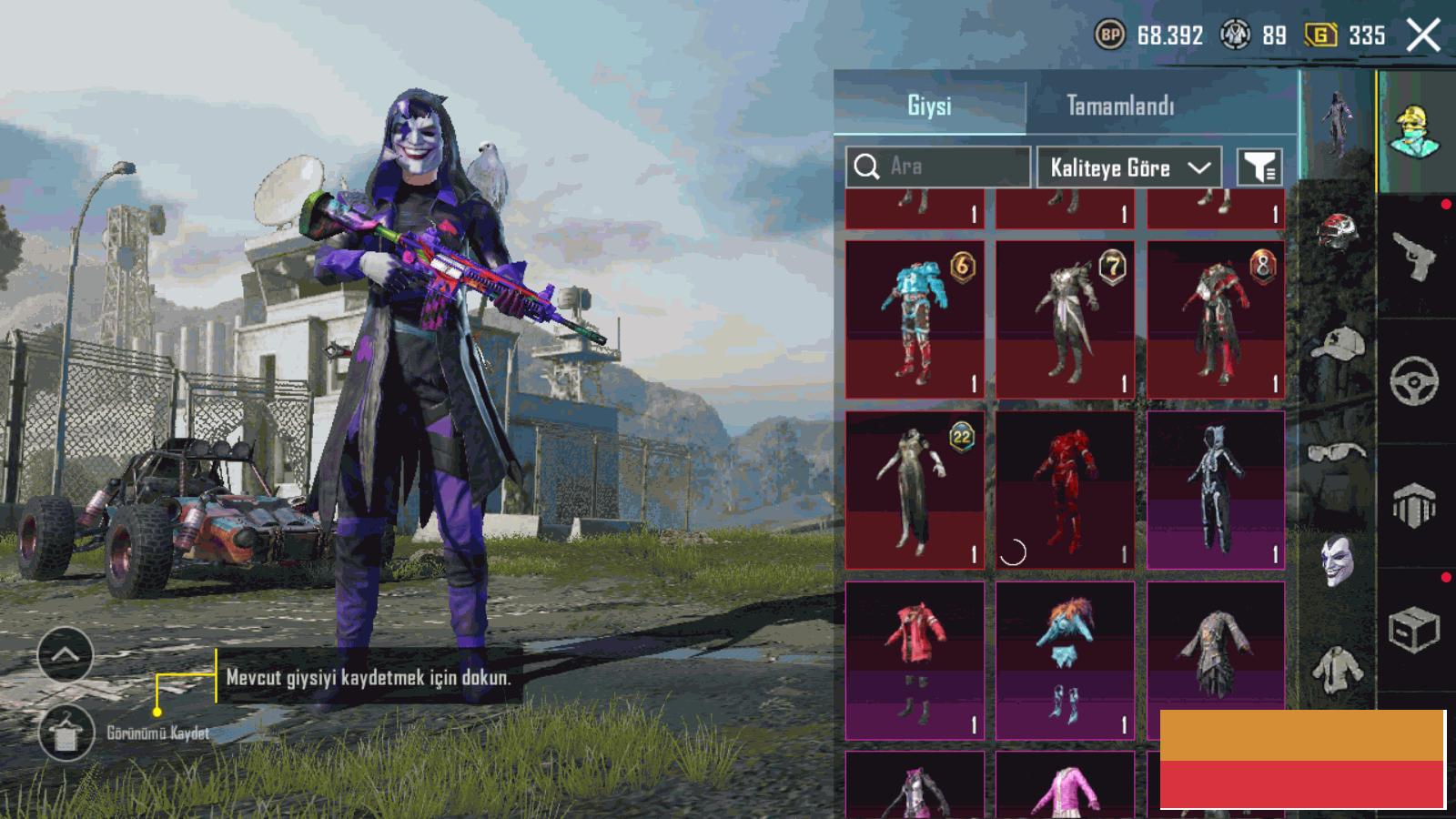Select the gold dress outfit numbered 22

915,490
